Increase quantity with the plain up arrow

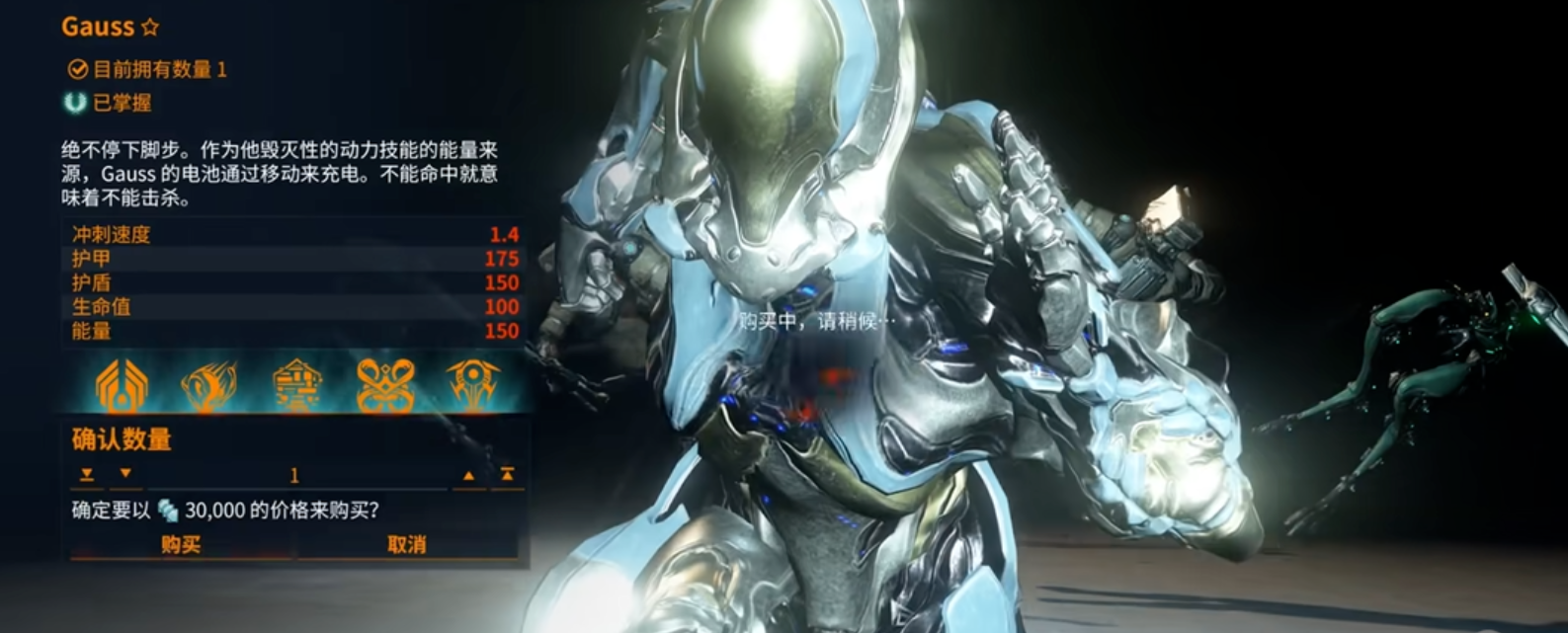[468, 476]
